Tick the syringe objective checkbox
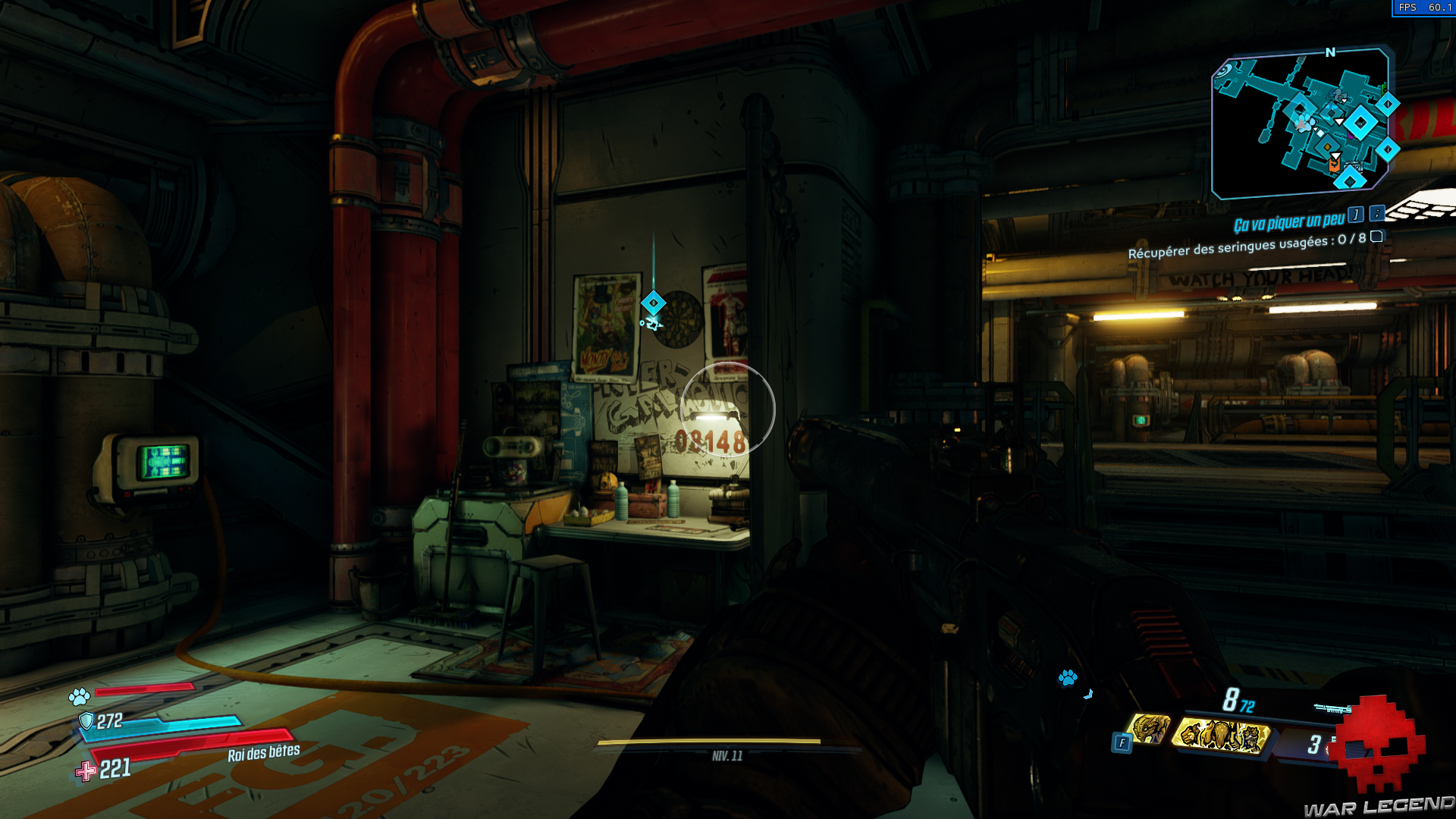 1376,237
